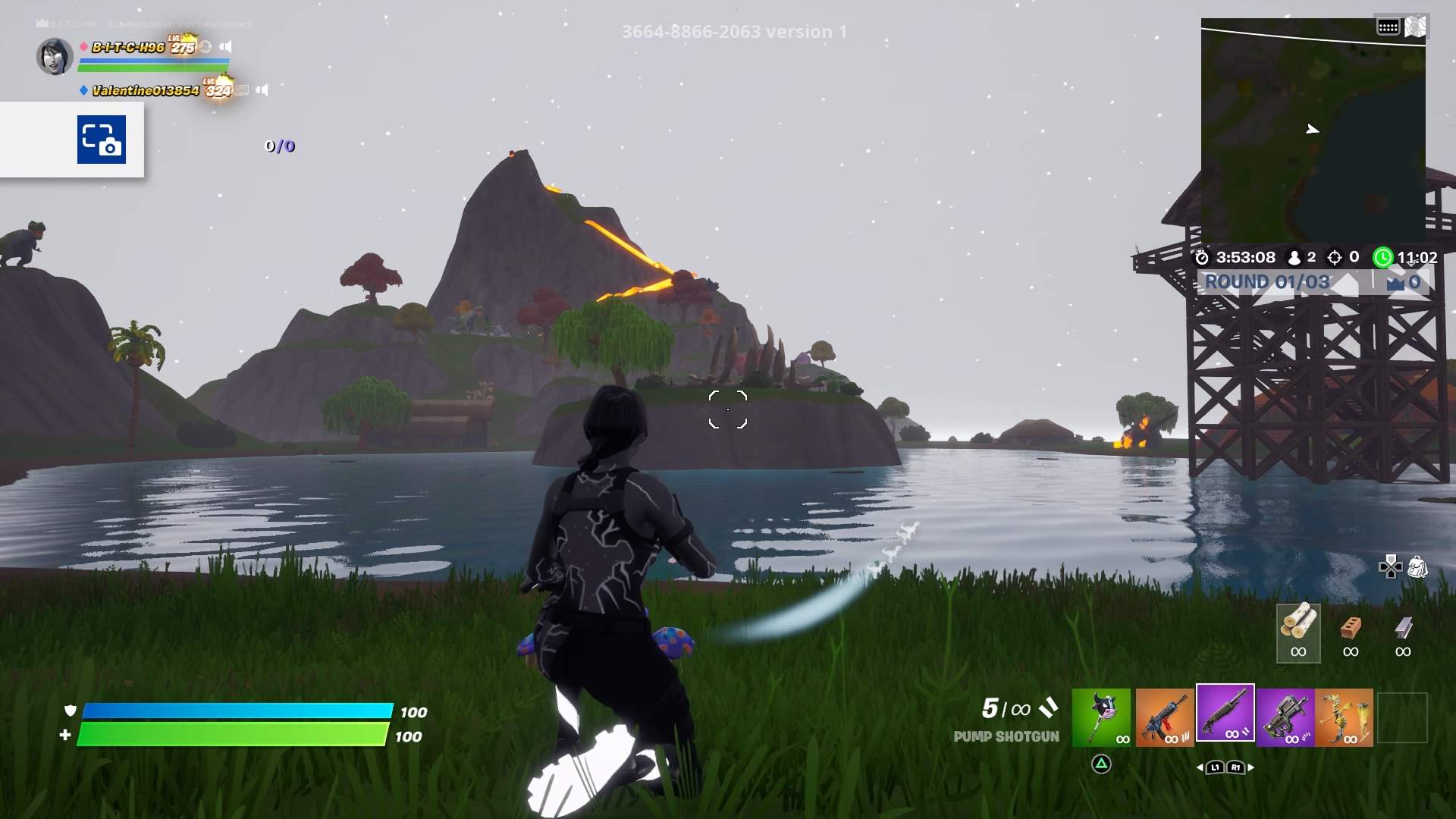Select the cow-head pickaxe in slot one
This screenshot has height=819, width=1456.
[1101, 717]
